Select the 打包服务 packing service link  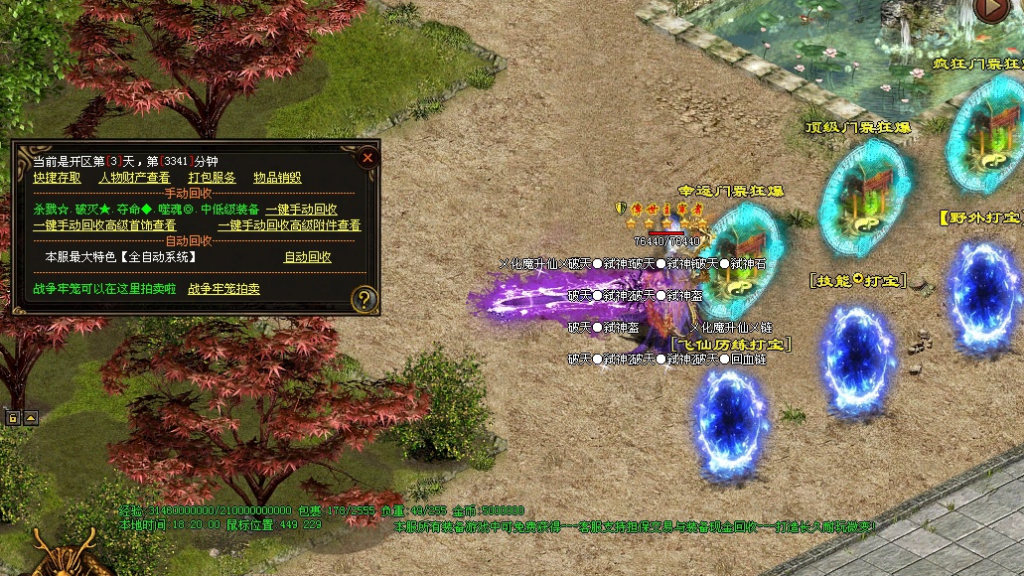point(212,177)
